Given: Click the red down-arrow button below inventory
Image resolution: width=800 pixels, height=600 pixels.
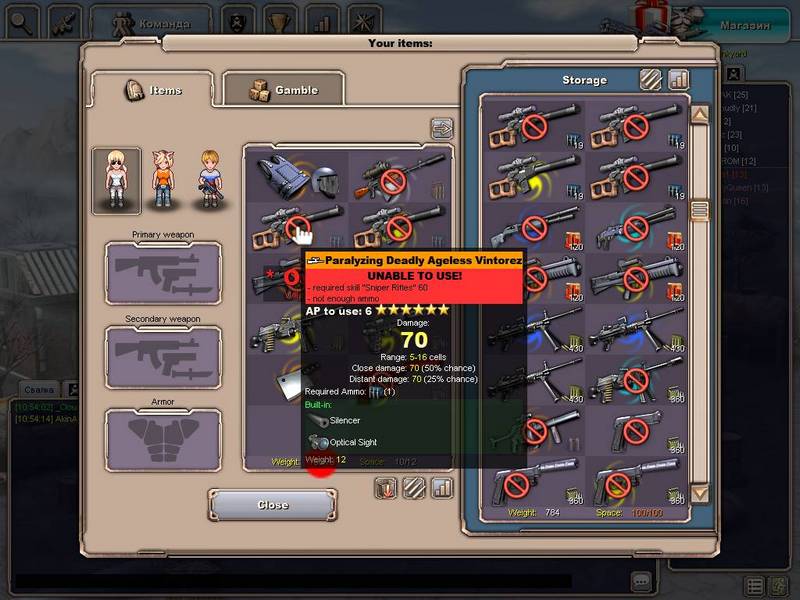Looking at the screenshot, I should (386, 488).
